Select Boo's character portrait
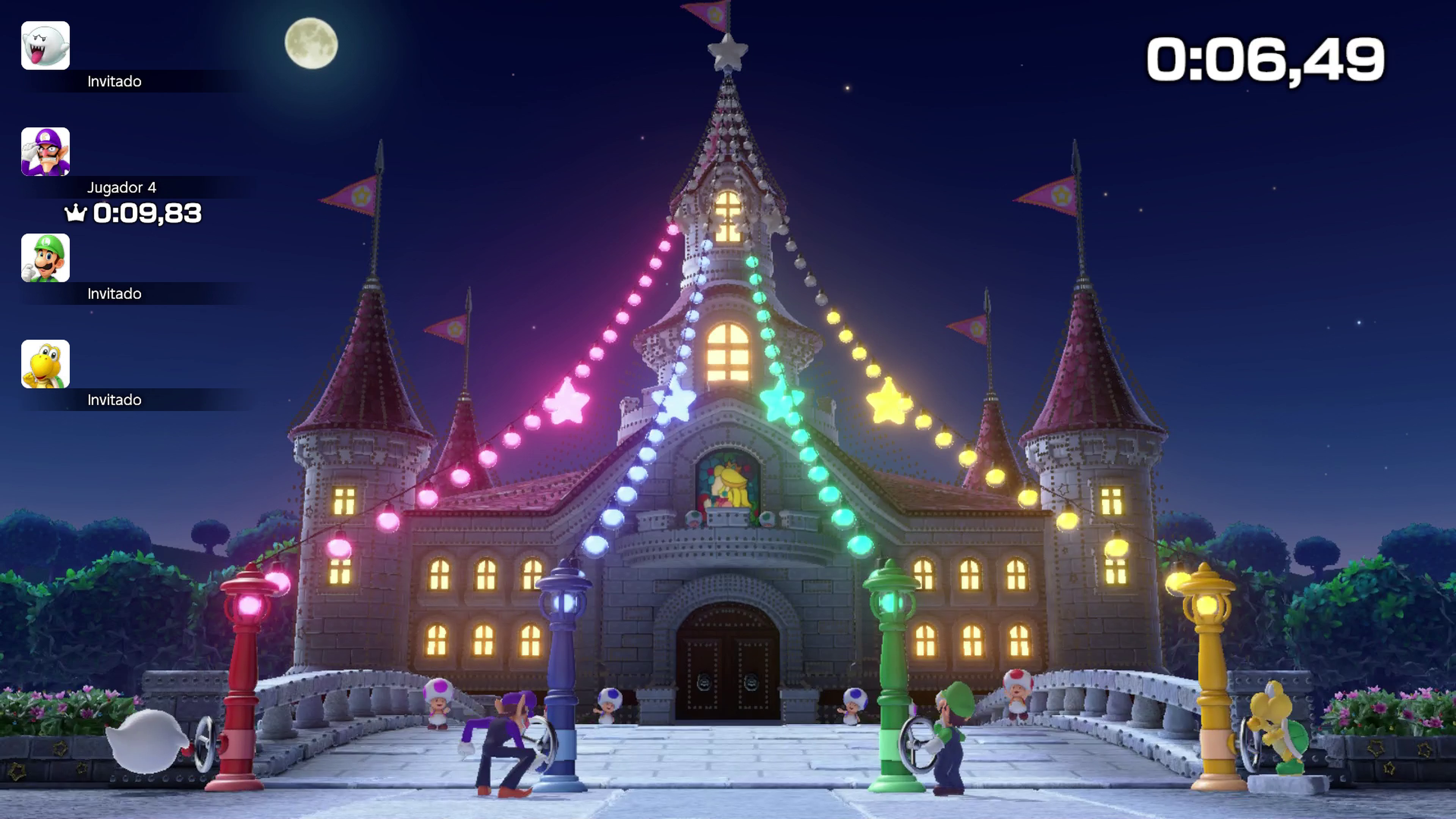The image size is (1456, 819). click(x=45, y=45)
